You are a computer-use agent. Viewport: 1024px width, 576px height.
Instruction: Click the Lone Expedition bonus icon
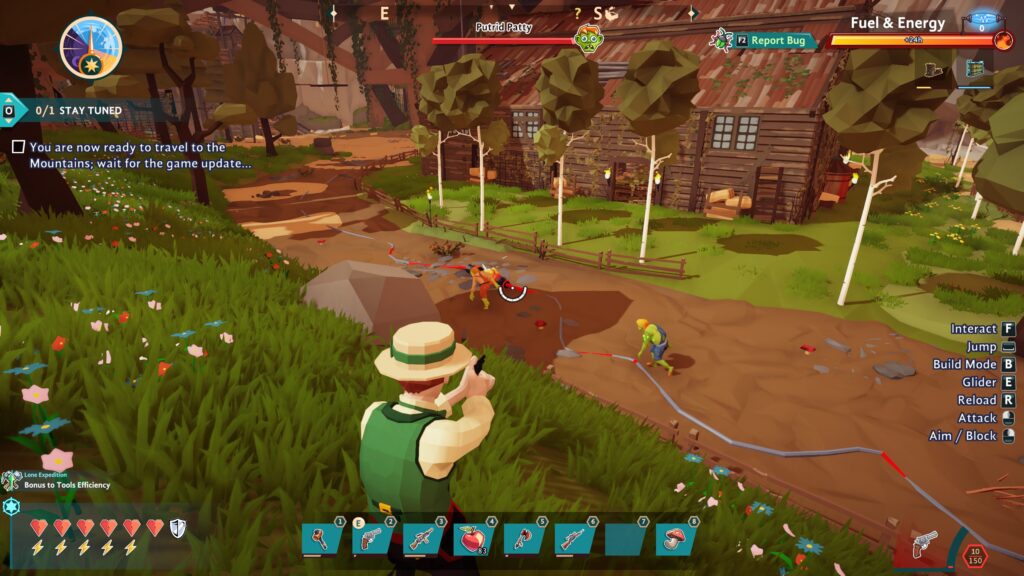tap(11, 481)
